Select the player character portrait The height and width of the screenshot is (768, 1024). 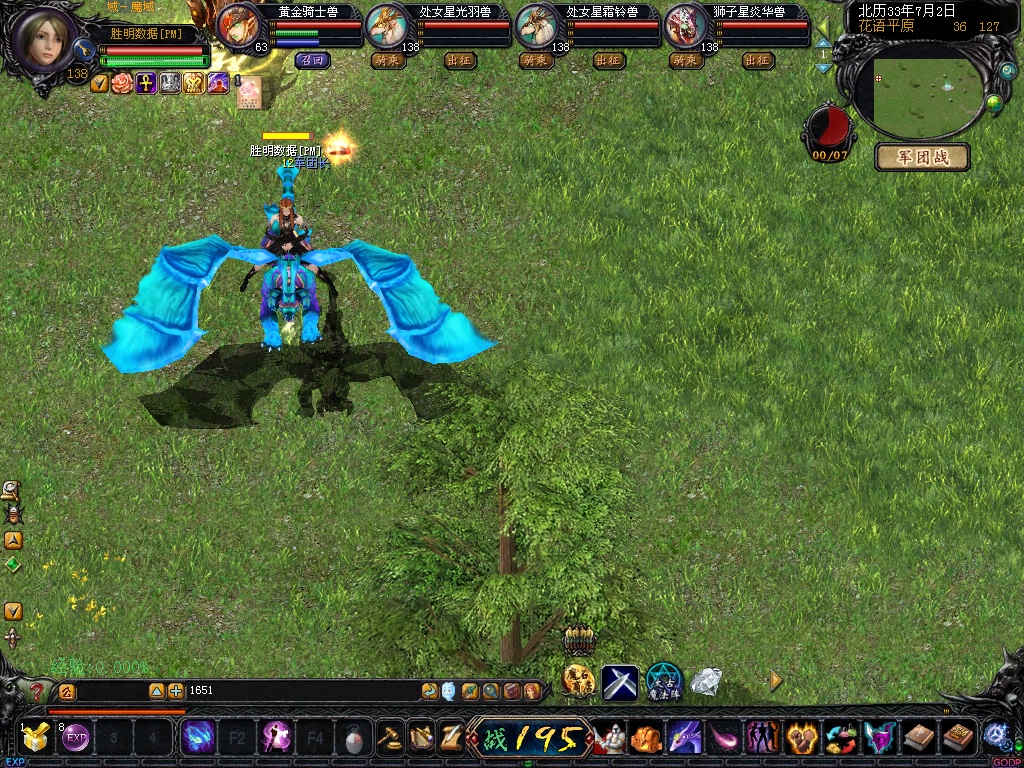click(43, 40)
